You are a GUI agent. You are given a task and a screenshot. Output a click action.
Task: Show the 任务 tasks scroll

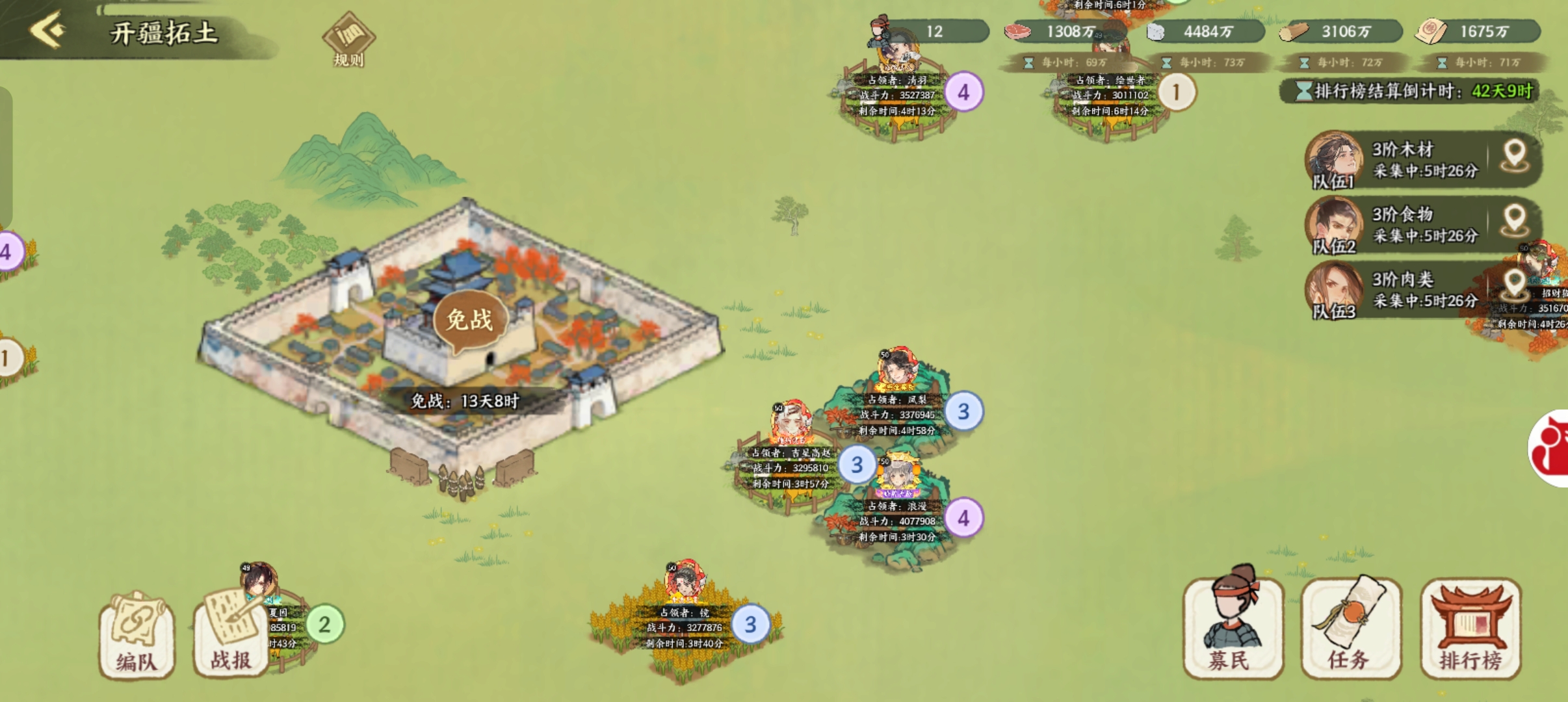point(1351,628)
